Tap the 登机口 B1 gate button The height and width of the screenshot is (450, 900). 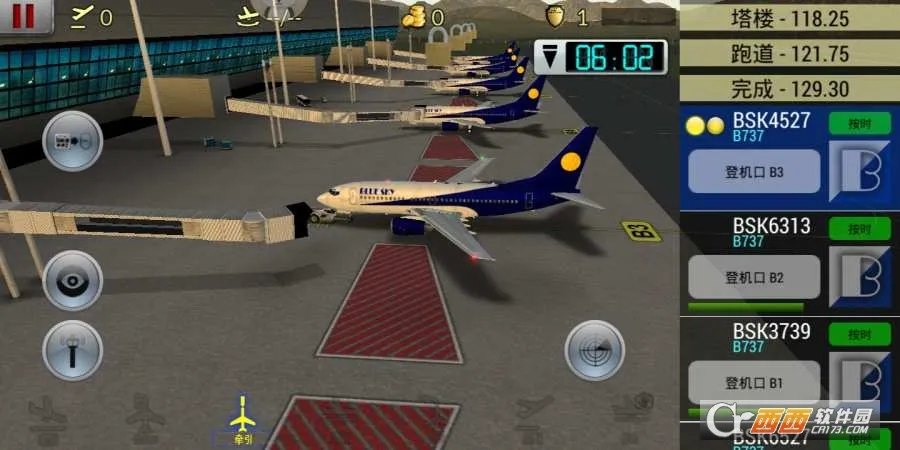(x=754, y=382)
